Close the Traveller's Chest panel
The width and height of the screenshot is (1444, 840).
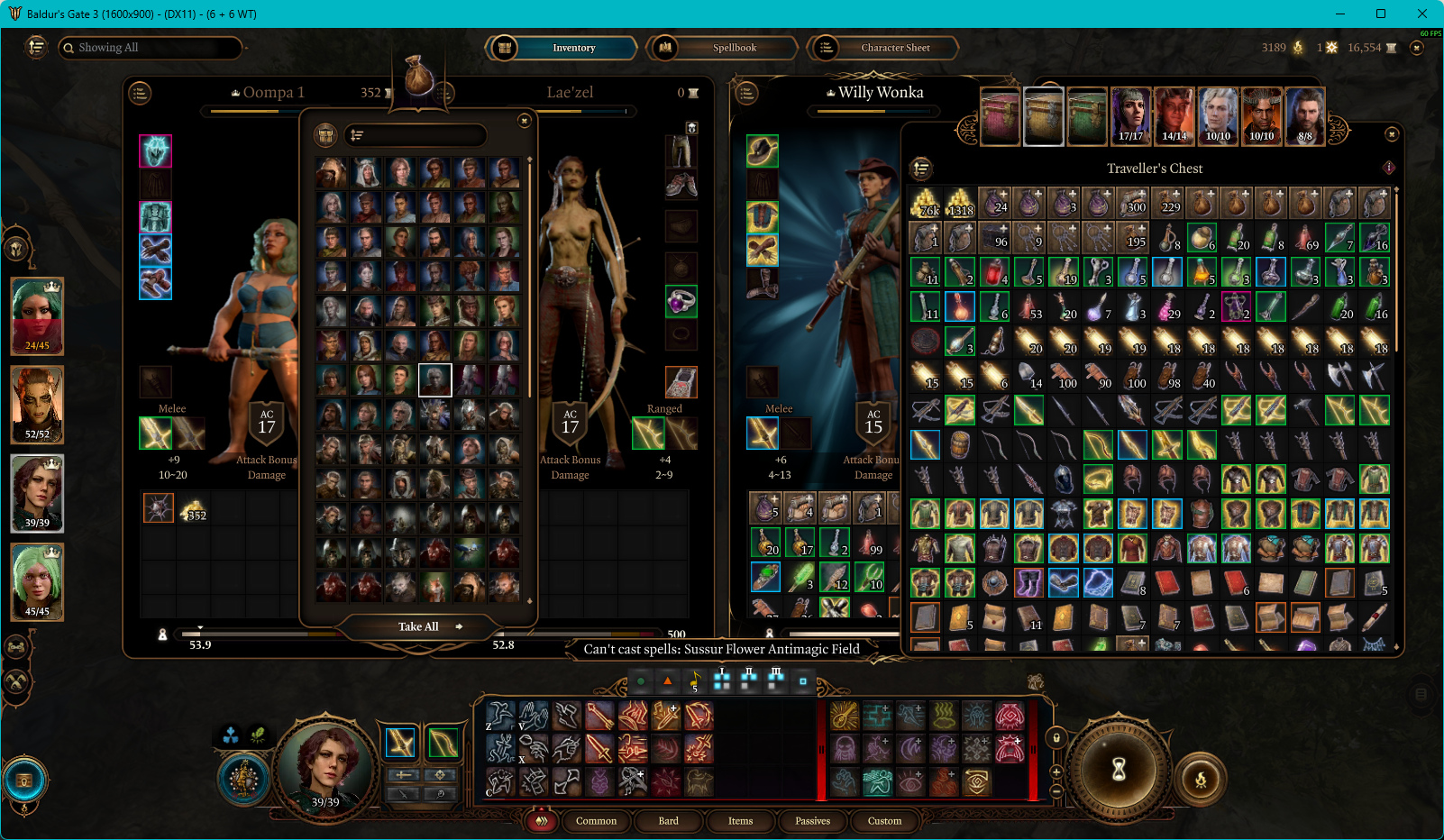[x=1392, y=134]
